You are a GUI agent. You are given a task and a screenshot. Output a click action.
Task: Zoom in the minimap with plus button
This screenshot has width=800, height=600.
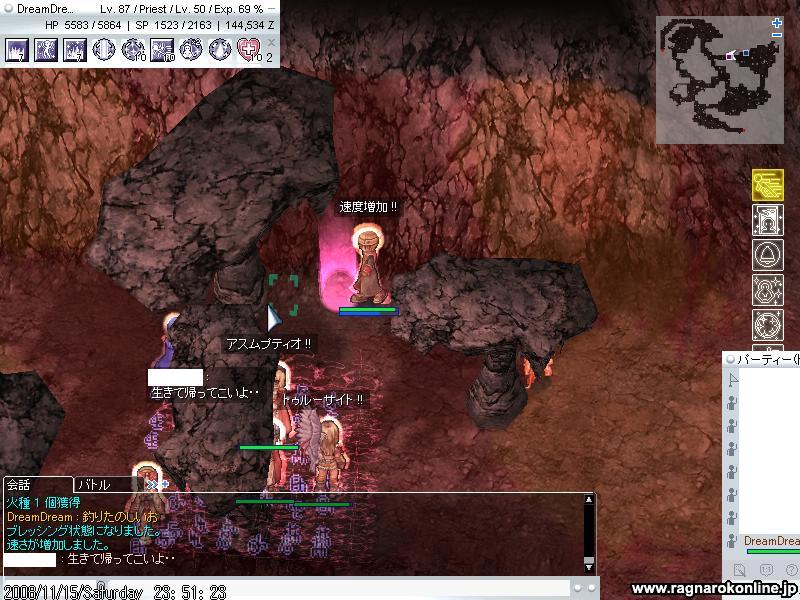pos(777,23)
